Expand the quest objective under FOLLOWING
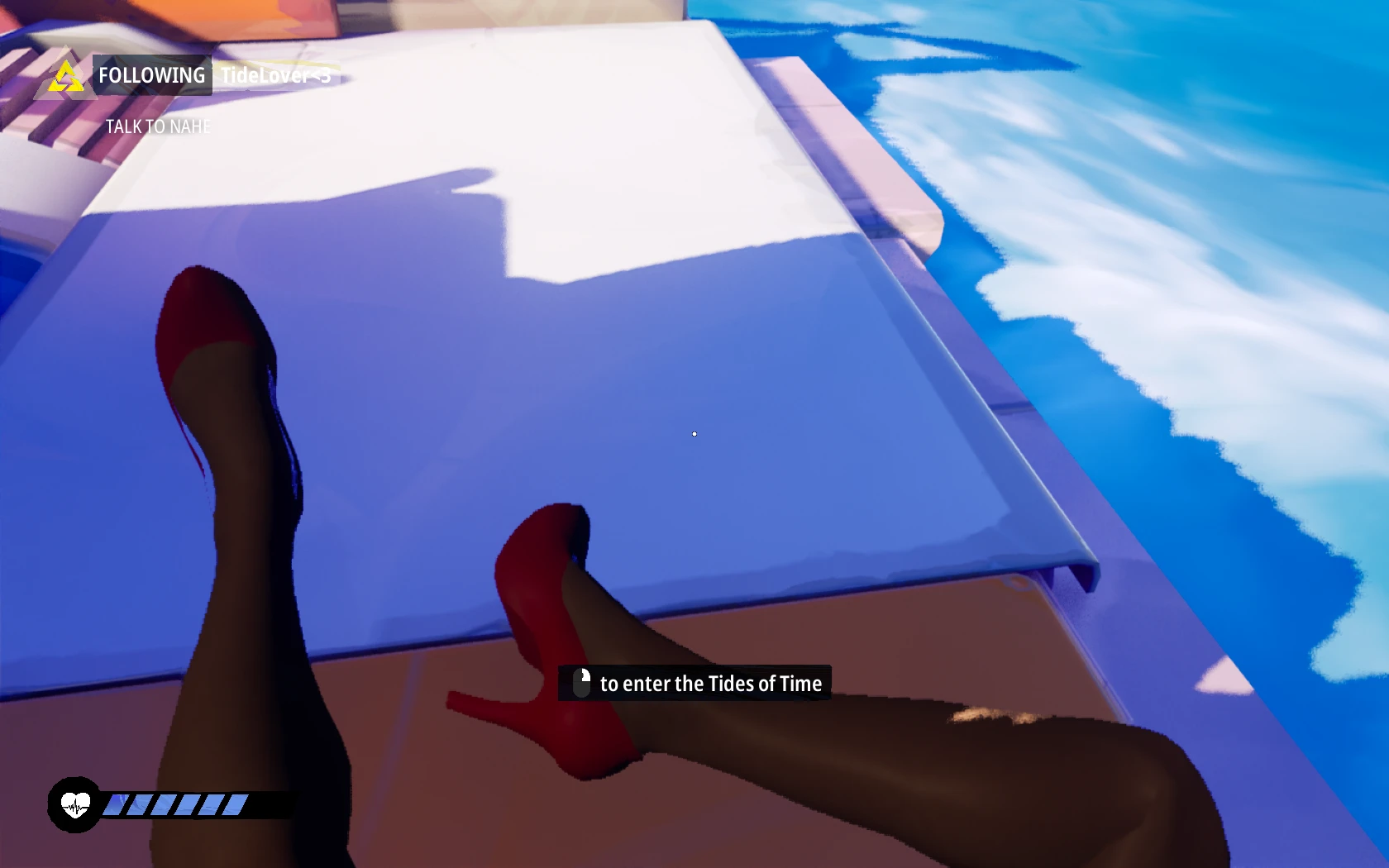This screenshot has height=868, width=1389. tap(158, 126)
